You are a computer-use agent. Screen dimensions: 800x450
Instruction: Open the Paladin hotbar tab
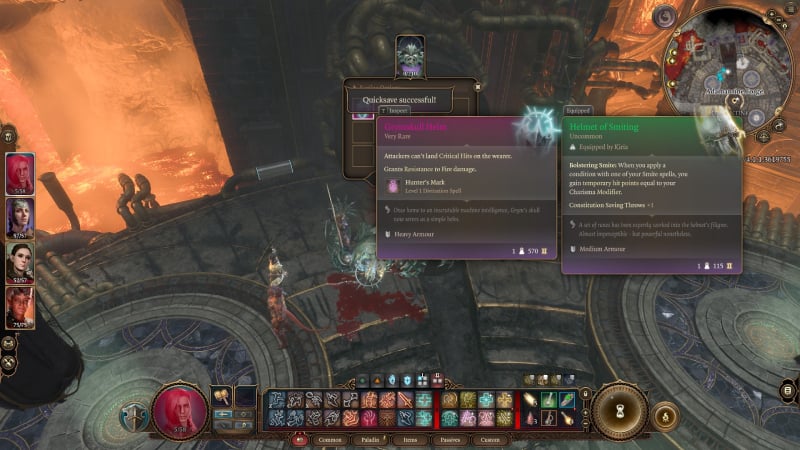pos(368,439)
